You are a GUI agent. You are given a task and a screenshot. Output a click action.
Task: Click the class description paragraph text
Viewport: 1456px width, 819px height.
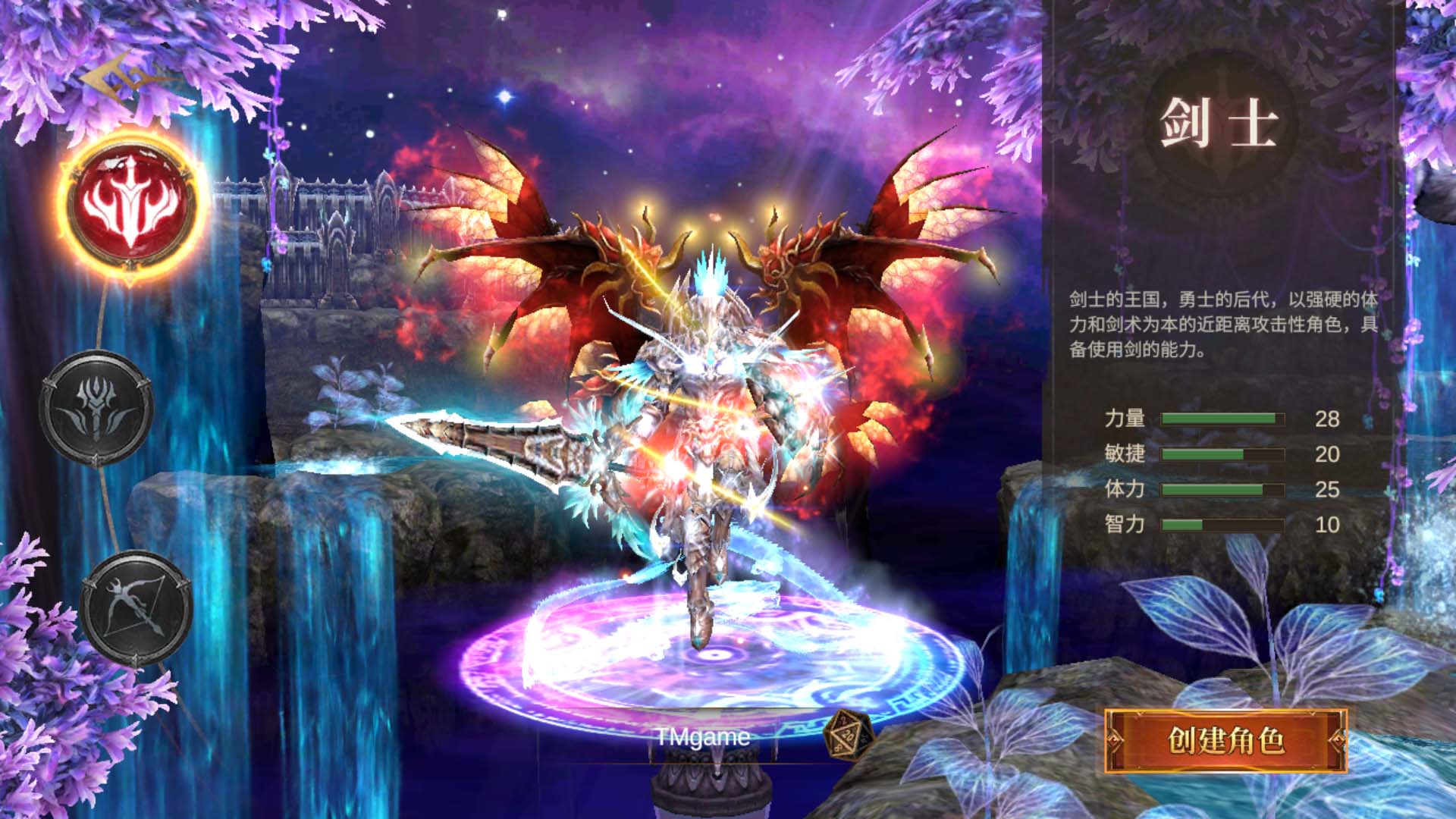pyautogui.click(x=1221, y=322)
